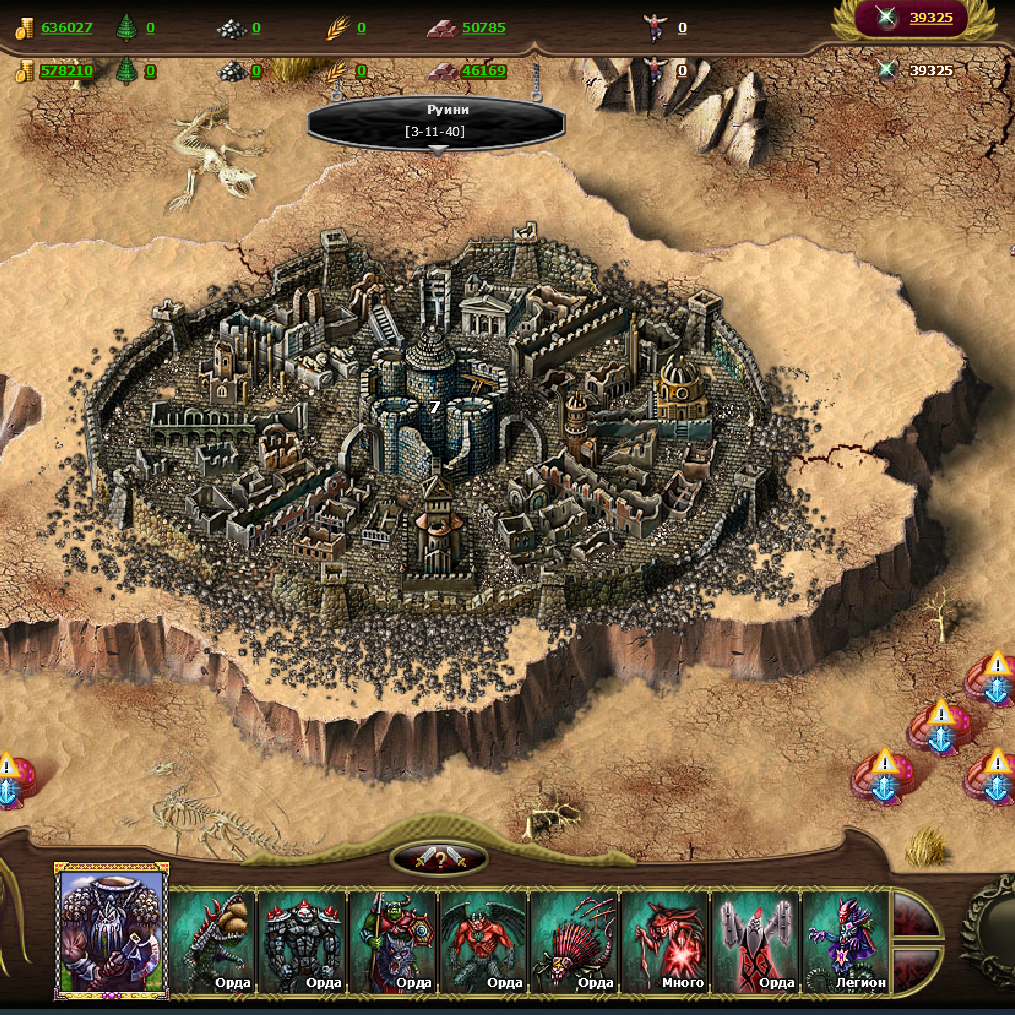This screenshot has width=1015, height=1015.
Task: Select the purple mage unit labeled Легион
Action: coord(845,942)
